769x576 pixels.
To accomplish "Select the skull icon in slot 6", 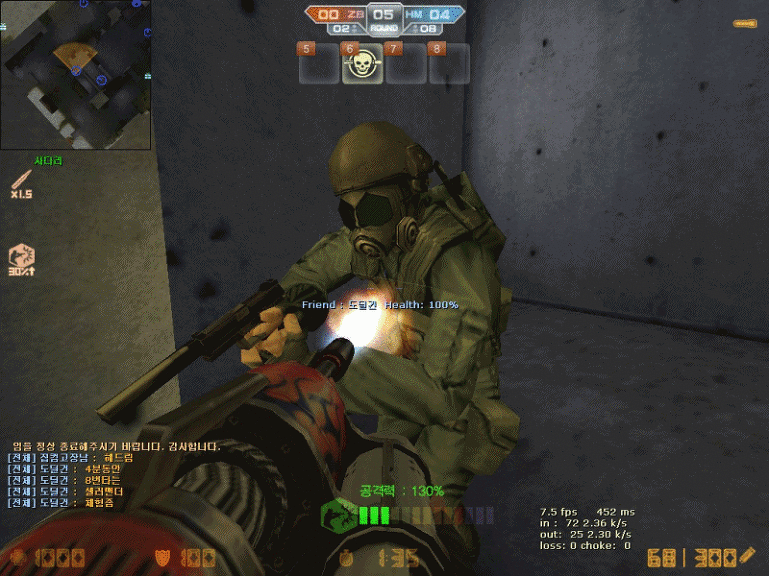I will [x=363, y=65].
